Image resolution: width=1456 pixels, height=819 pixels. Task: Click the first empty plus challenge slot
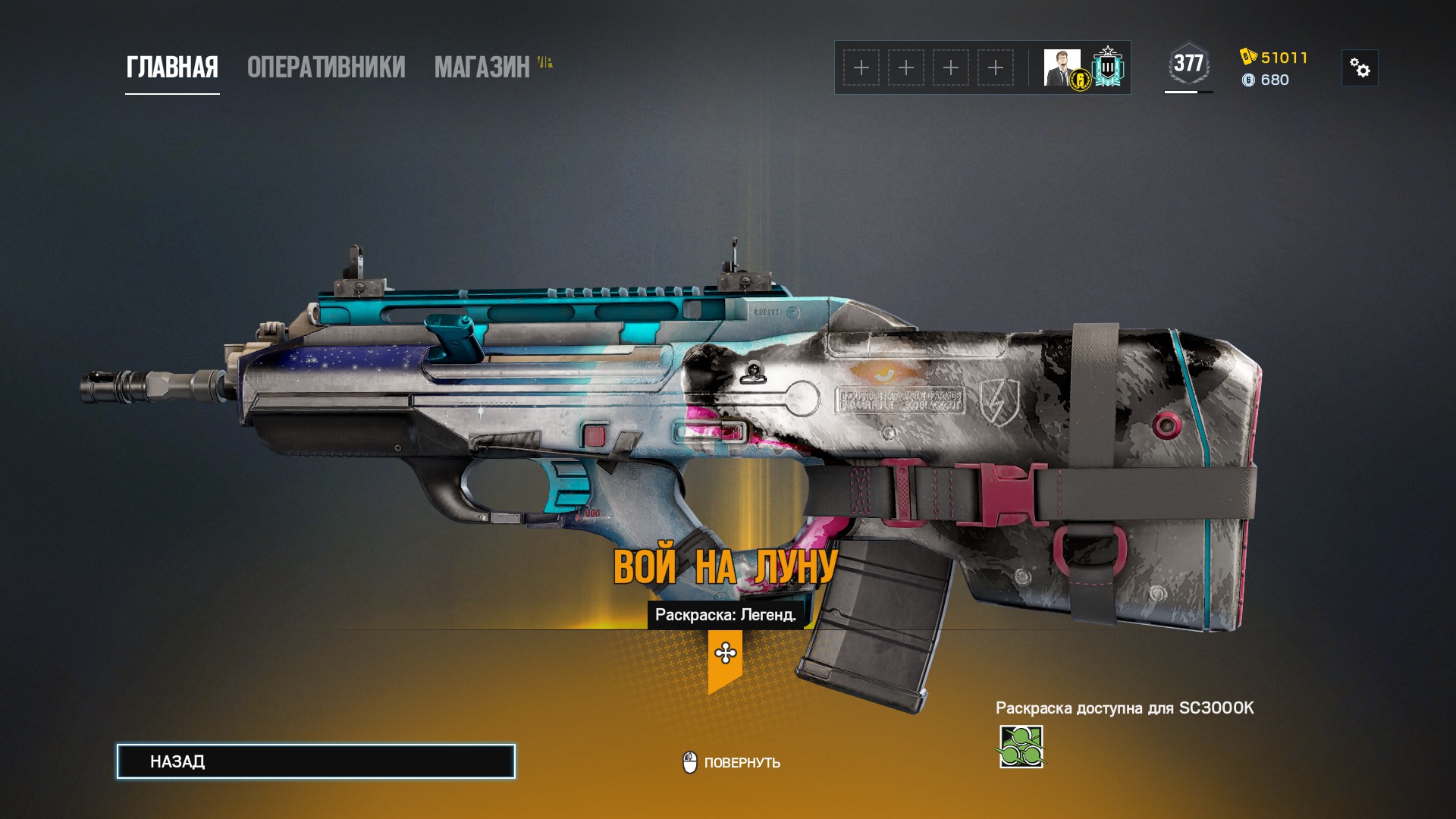[x=861, y=67]
